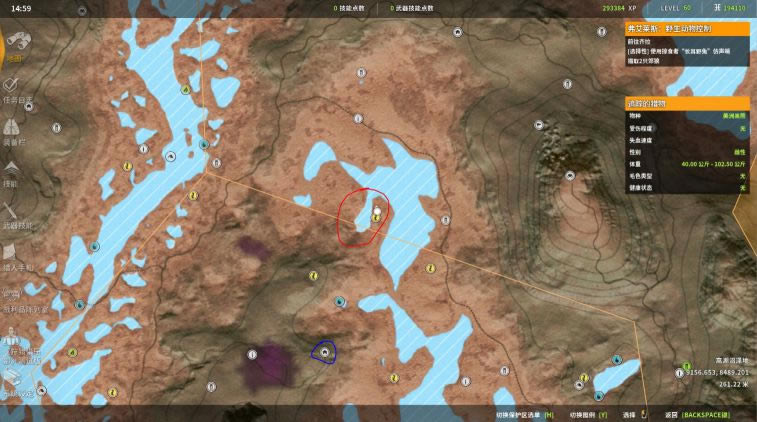Open the 武器技能 weapon skills tab

pos(17,213)
